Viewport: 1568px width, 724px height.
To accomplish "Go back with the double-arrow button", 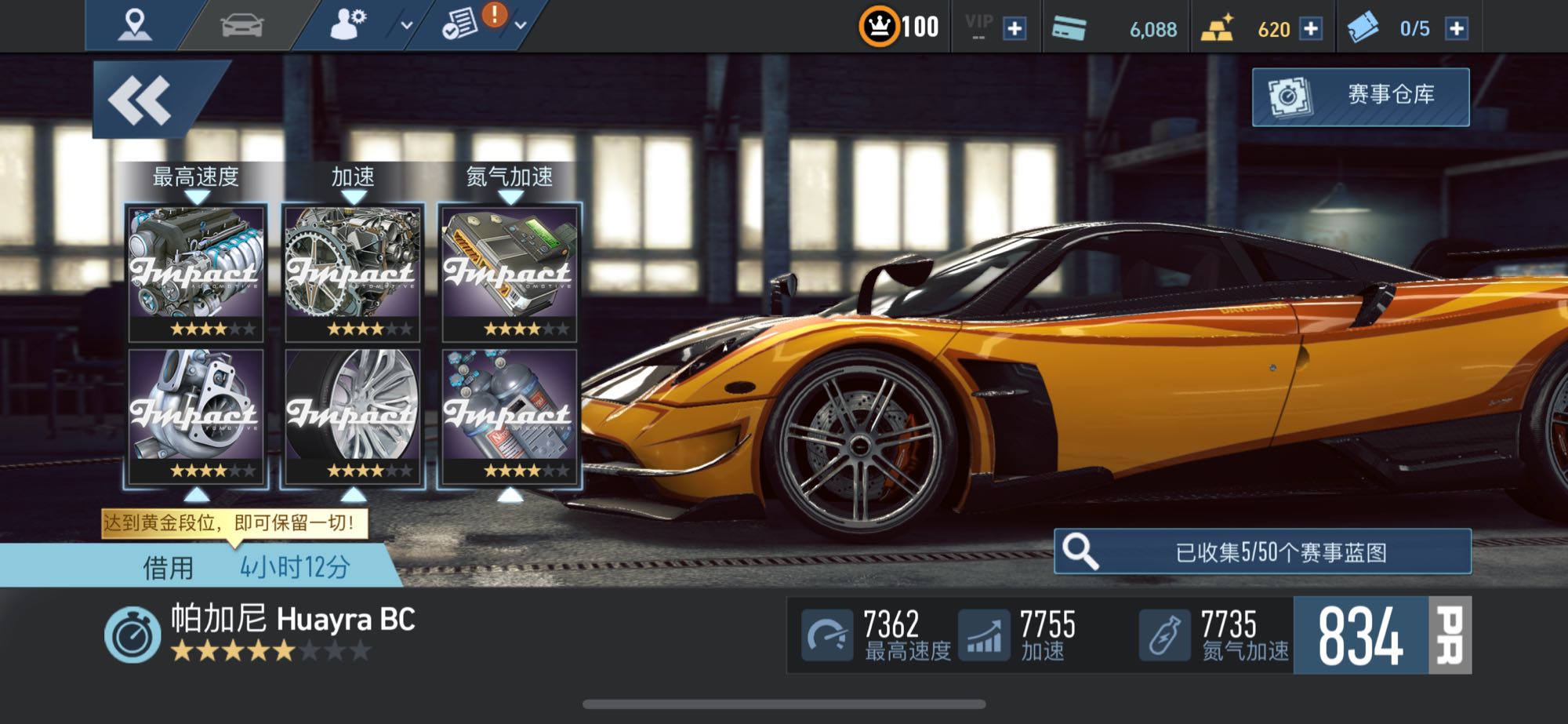I will click(141, 101).
